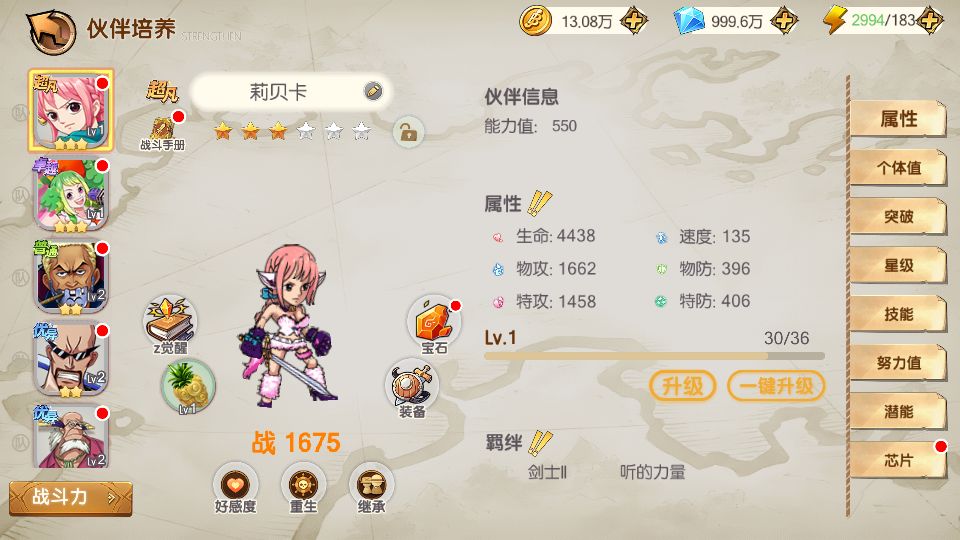960x540 pixels.
Task: Edit partner name with pencil icon
Action: [373, 91]
